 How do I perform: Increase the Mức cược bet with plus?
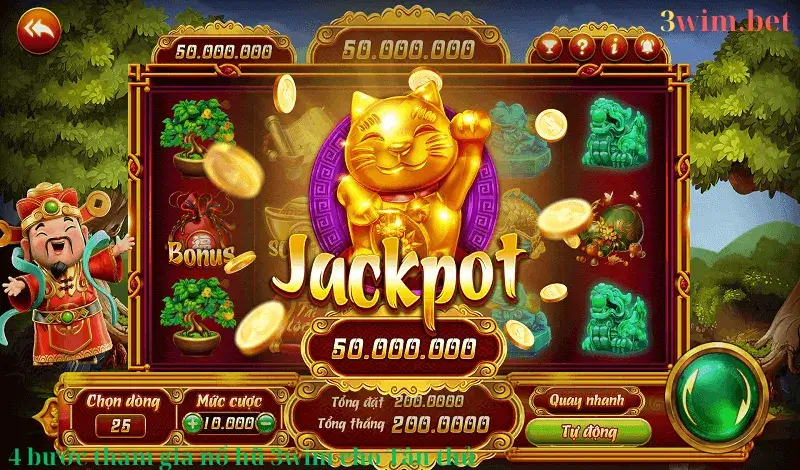[x=192, y=422]
